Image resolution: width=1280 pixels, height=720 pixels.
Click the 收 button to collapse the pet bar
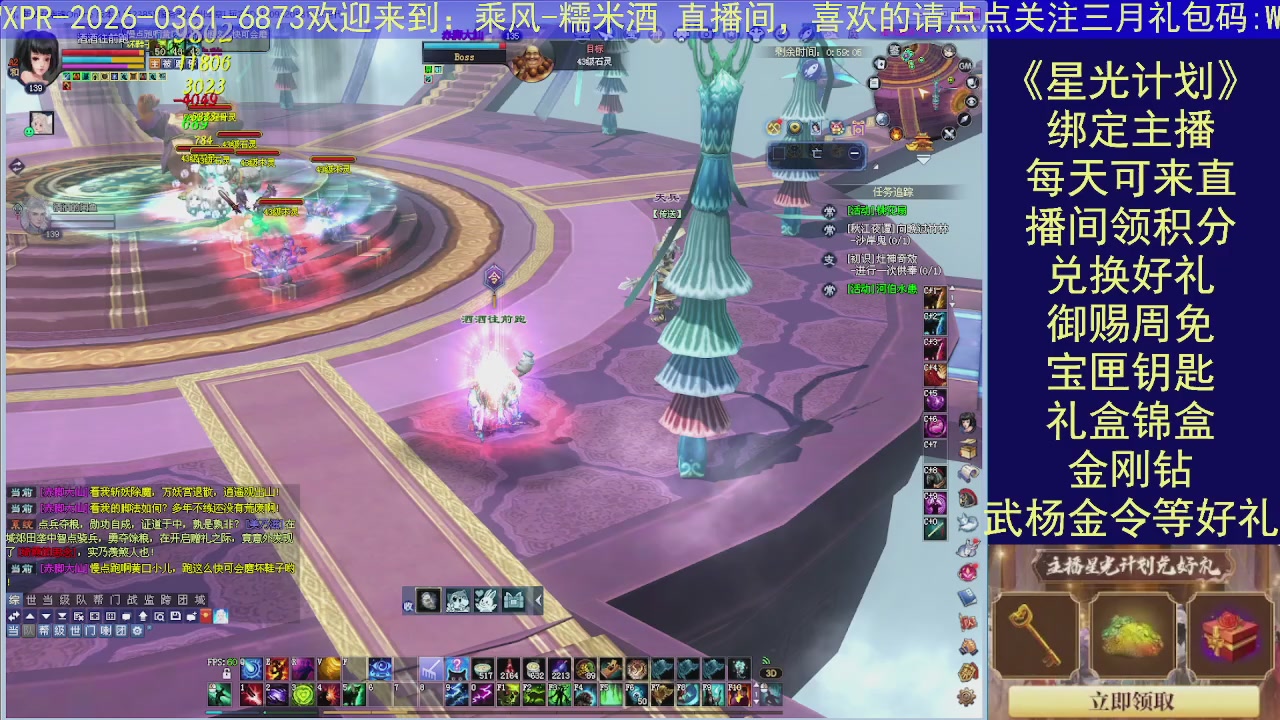click(408, 605)
